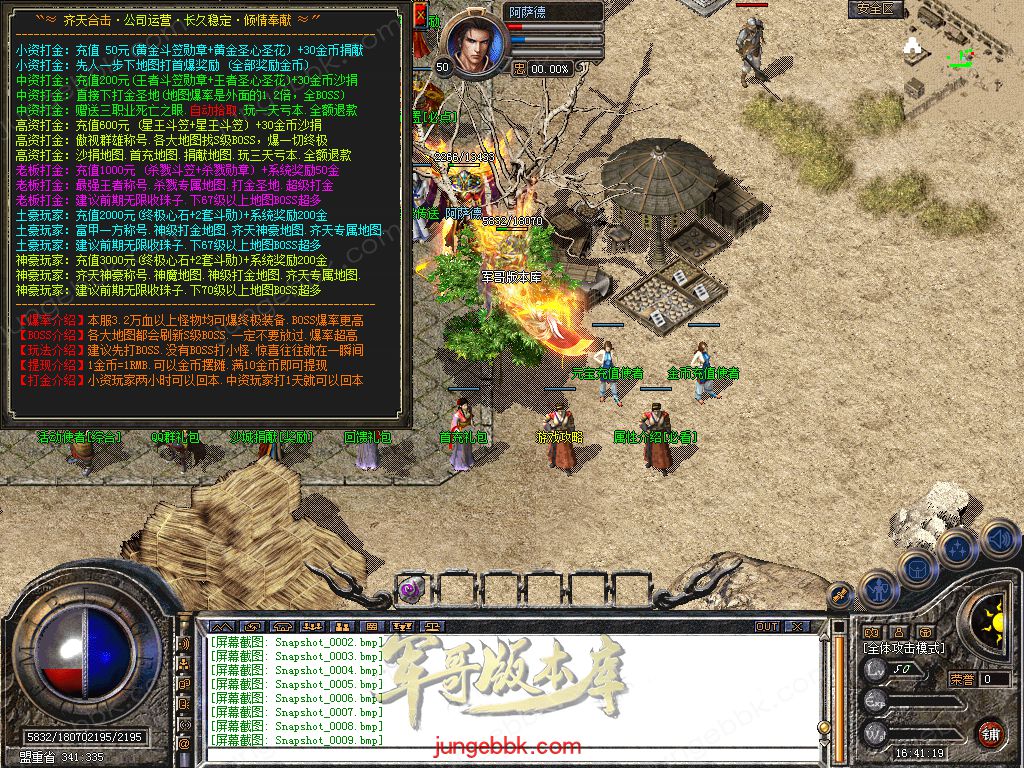Select the purple swirl item in belt slot
1024x768 pixels.
409,589
